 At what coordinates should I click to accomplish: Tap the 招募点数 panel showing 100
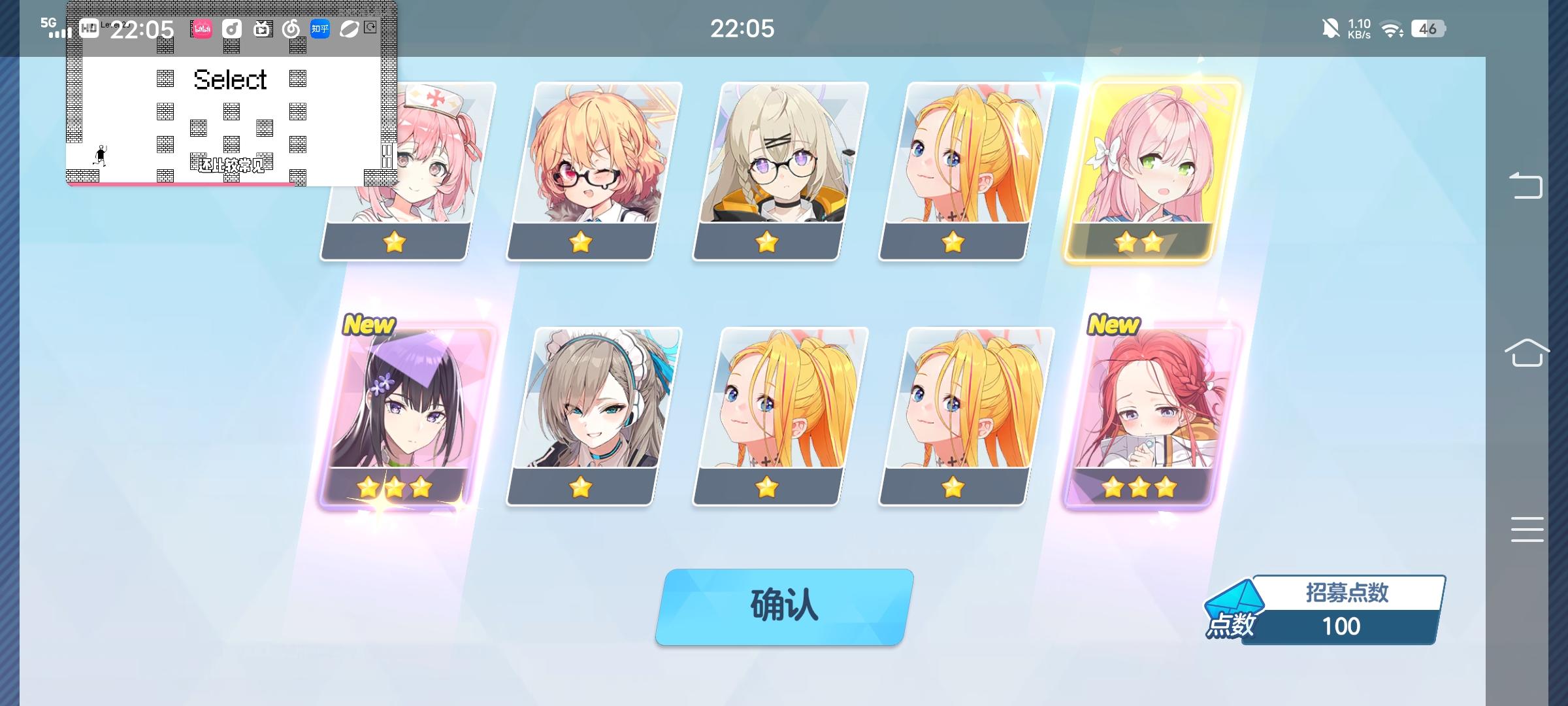[1346, 611]
